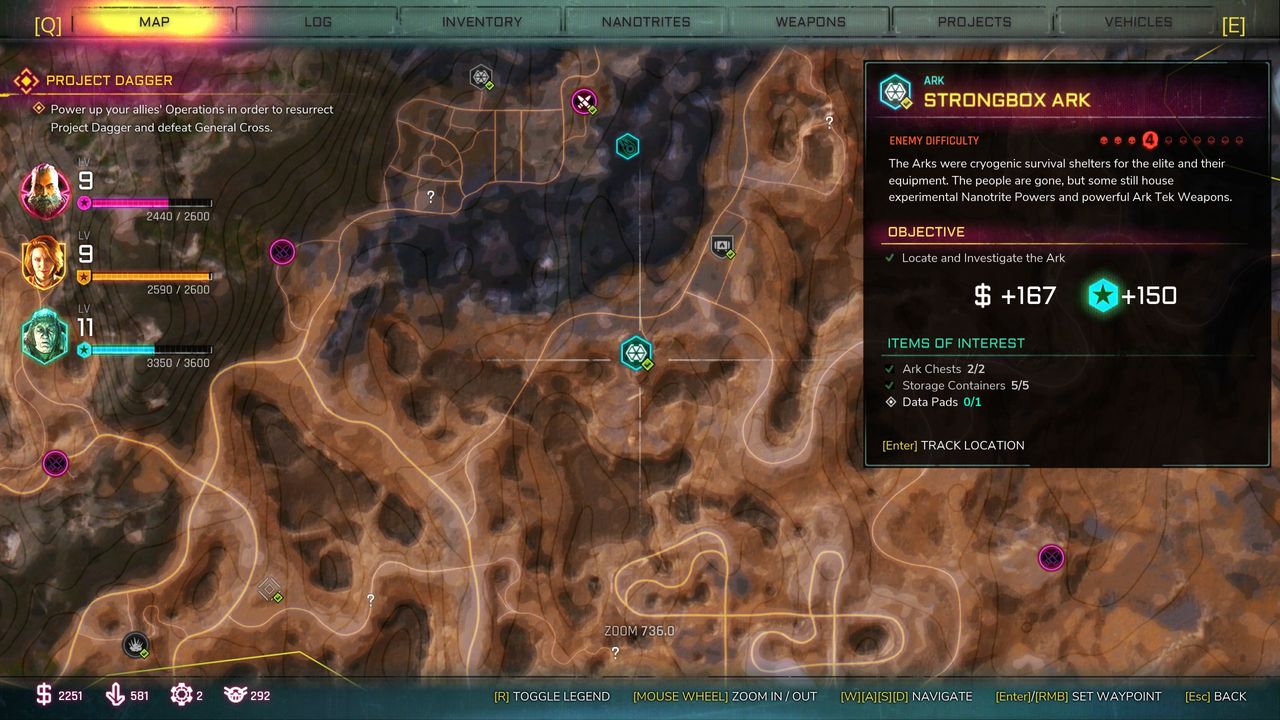
Task: Click the crossed-tools pink map marker
Action: [x=584, y=100]
